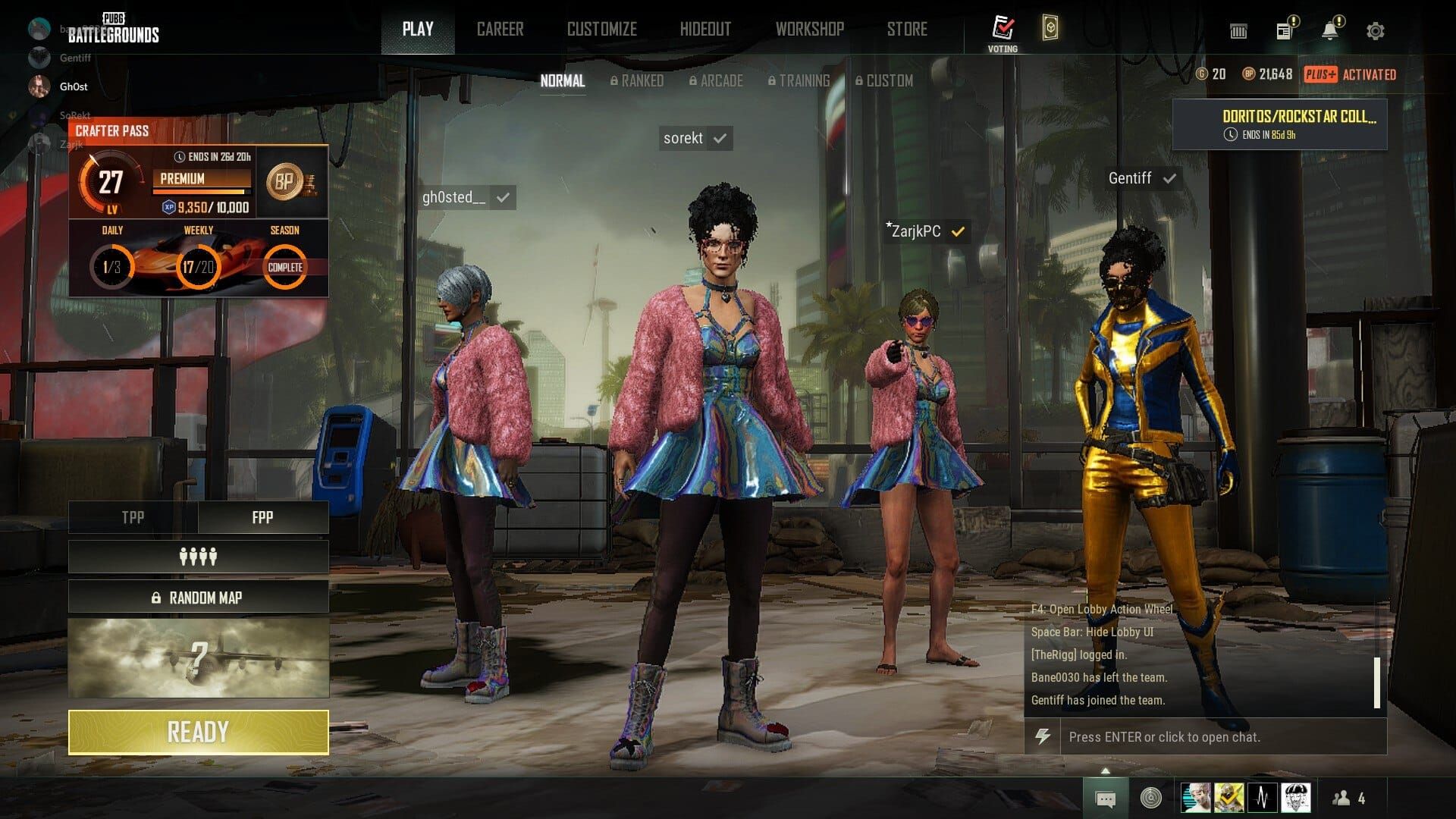Click the chat input box
This screenshot has height=819, width=1456.
pyautogui.click(x=1221, y=736)
